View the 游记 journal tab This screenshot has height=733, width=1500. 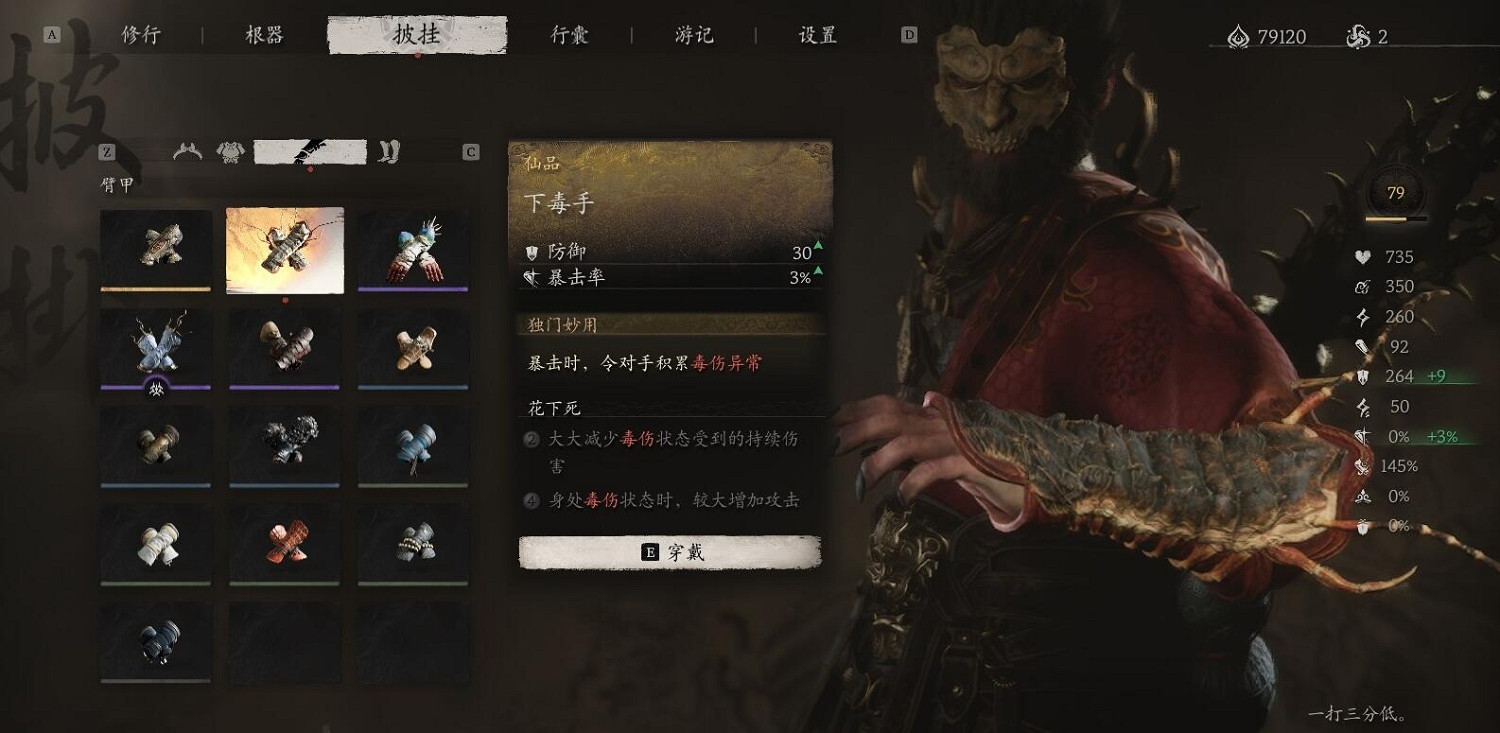tap(693, 33)
